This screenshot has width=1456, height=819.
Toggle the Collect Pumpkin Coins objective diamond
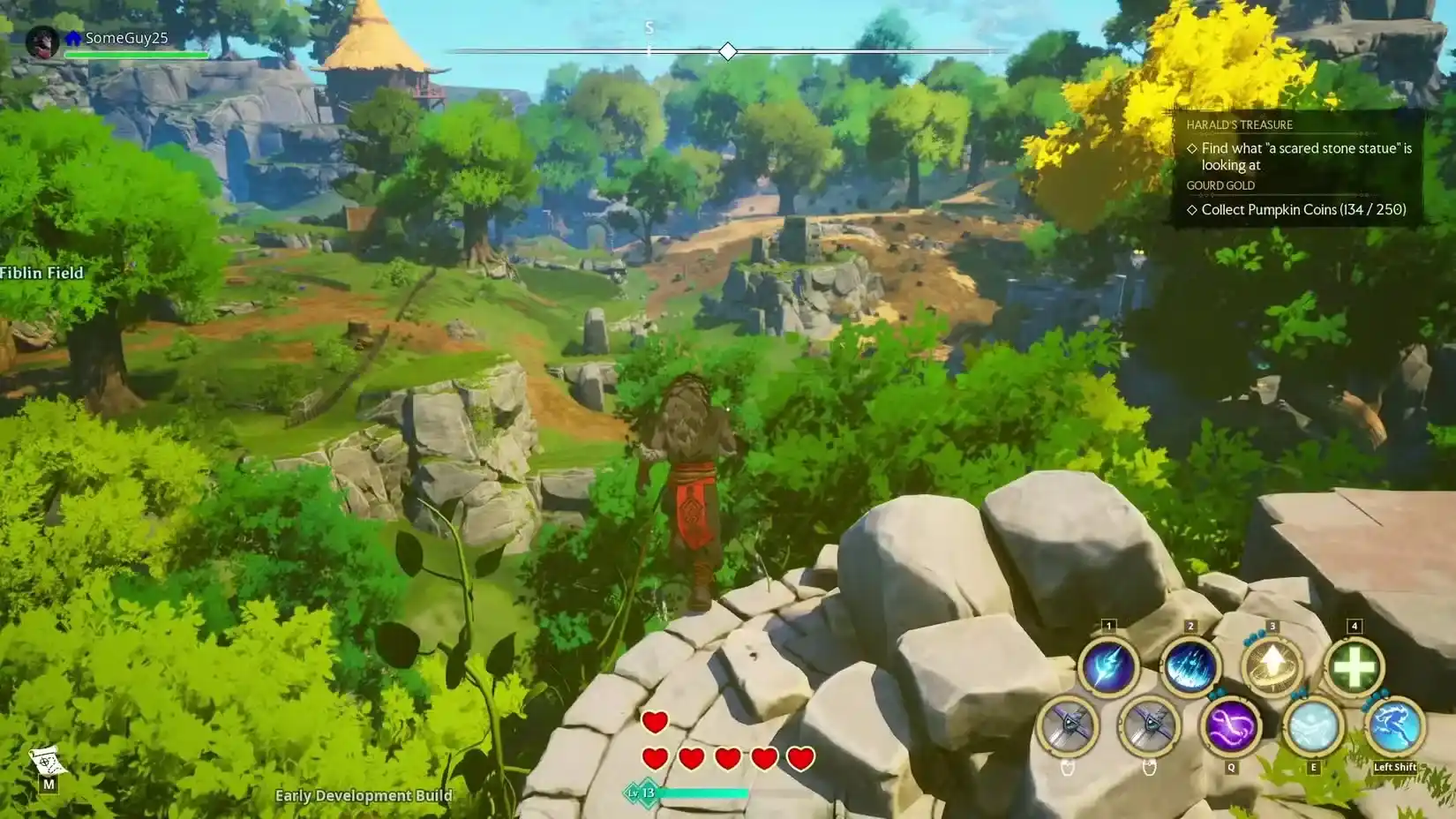[1193, 210]
